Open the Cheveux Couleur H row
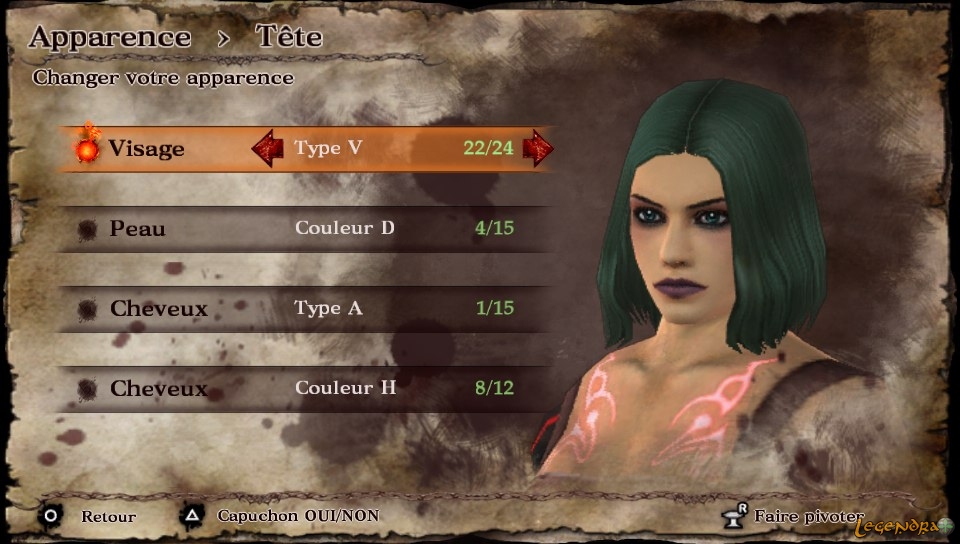This screenshot has height=544, width=960. (300, 388)
